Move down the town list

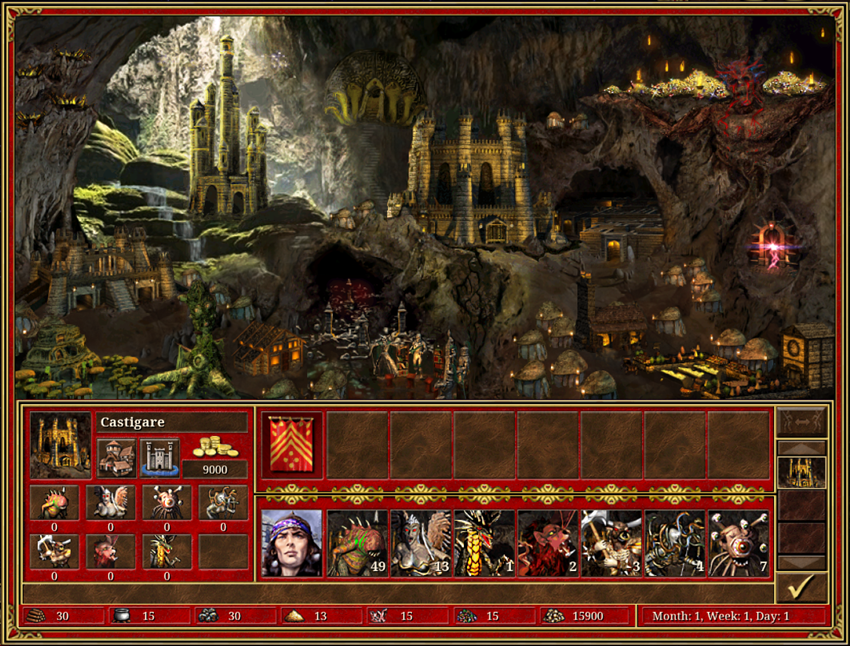[802, 562]
